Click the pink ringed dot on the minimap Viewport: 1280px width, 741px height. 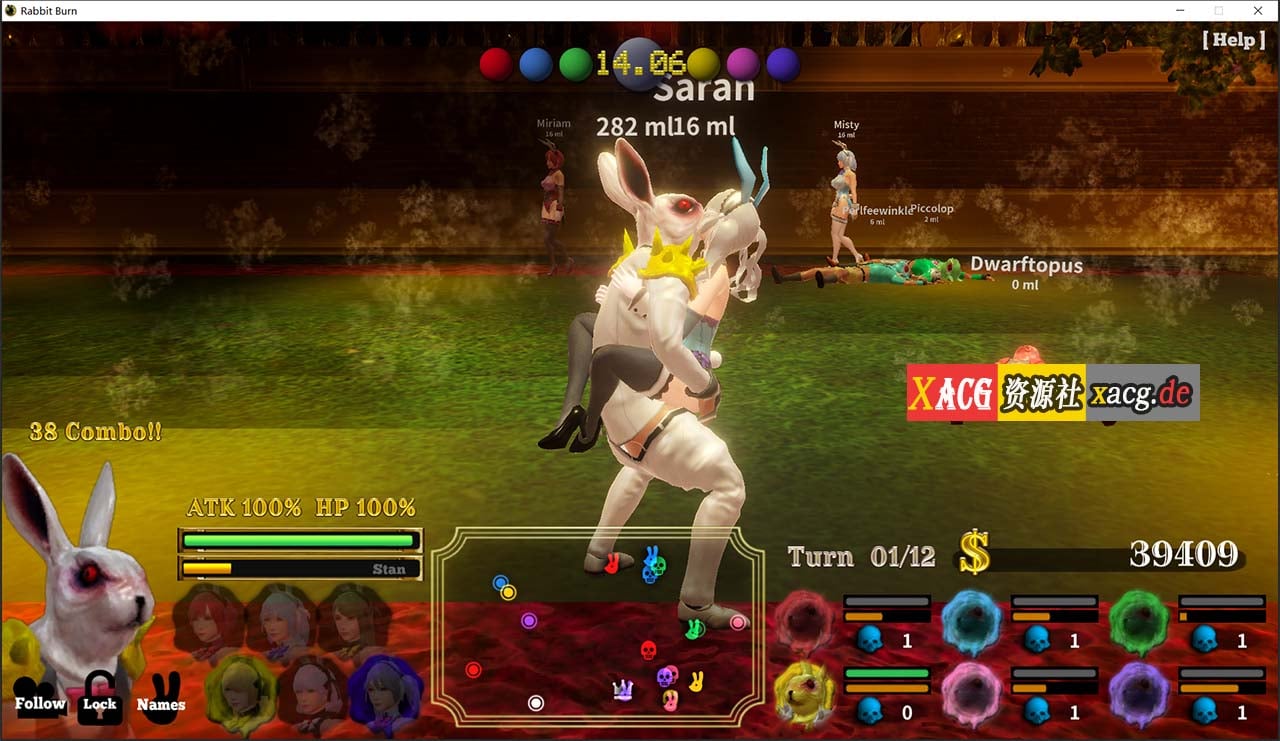coord(737,621)
